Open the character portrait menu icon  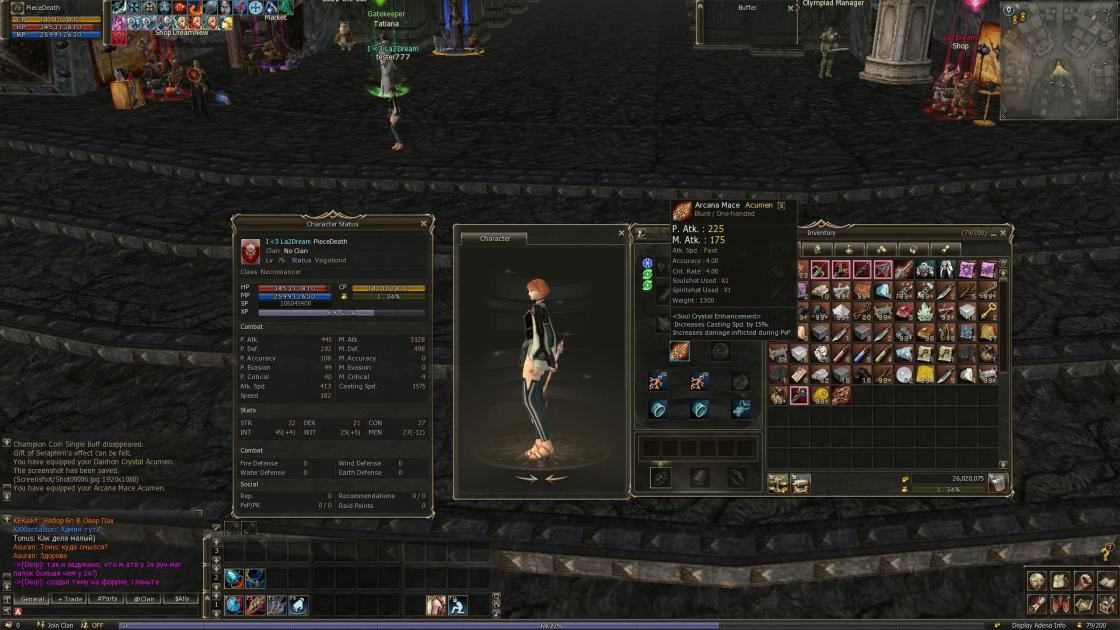(1037, 582)
